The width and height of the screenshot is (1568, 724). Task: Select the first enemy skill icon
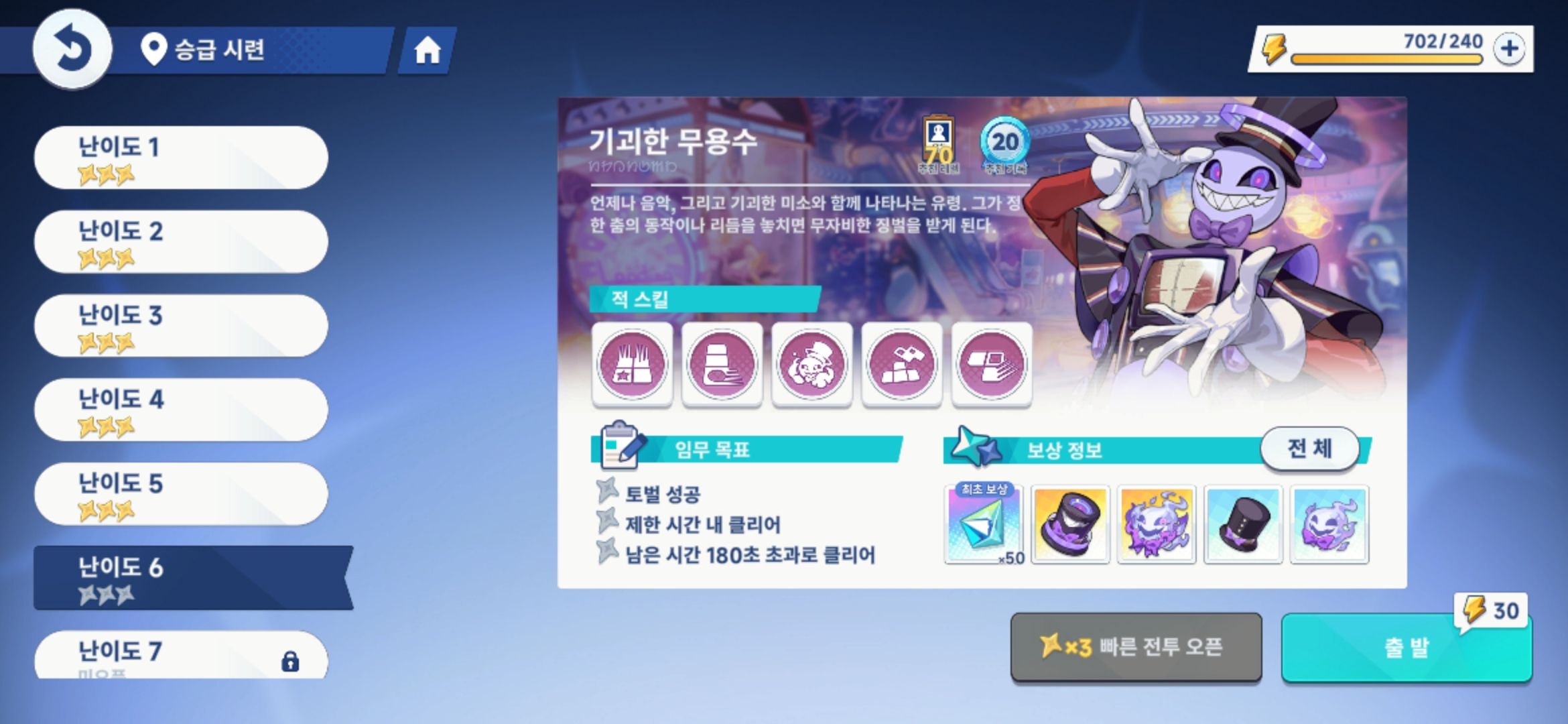pyautogui.click(x=632, y=364)
